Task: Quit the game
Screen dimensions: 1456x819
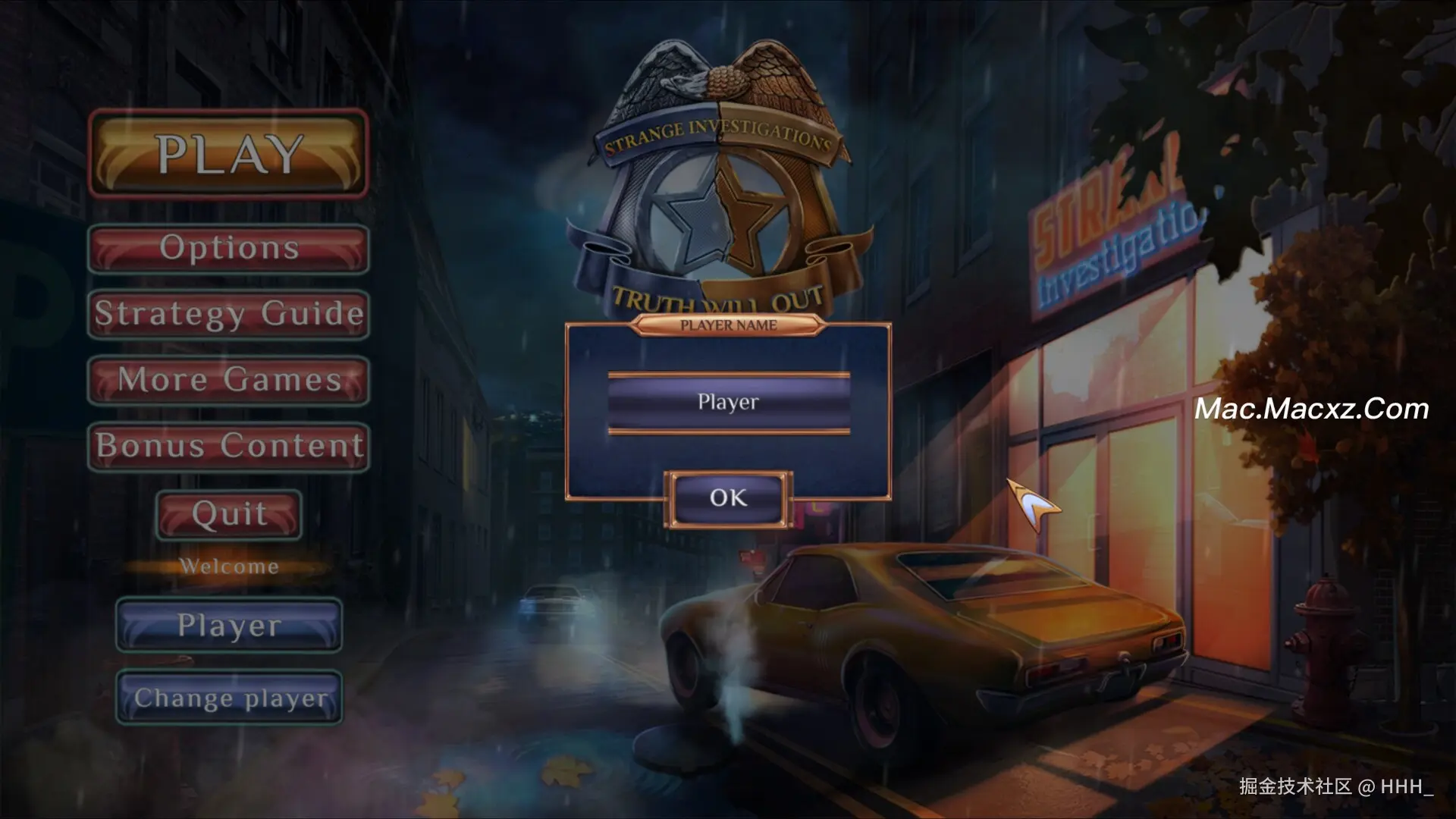Action: 228,514
